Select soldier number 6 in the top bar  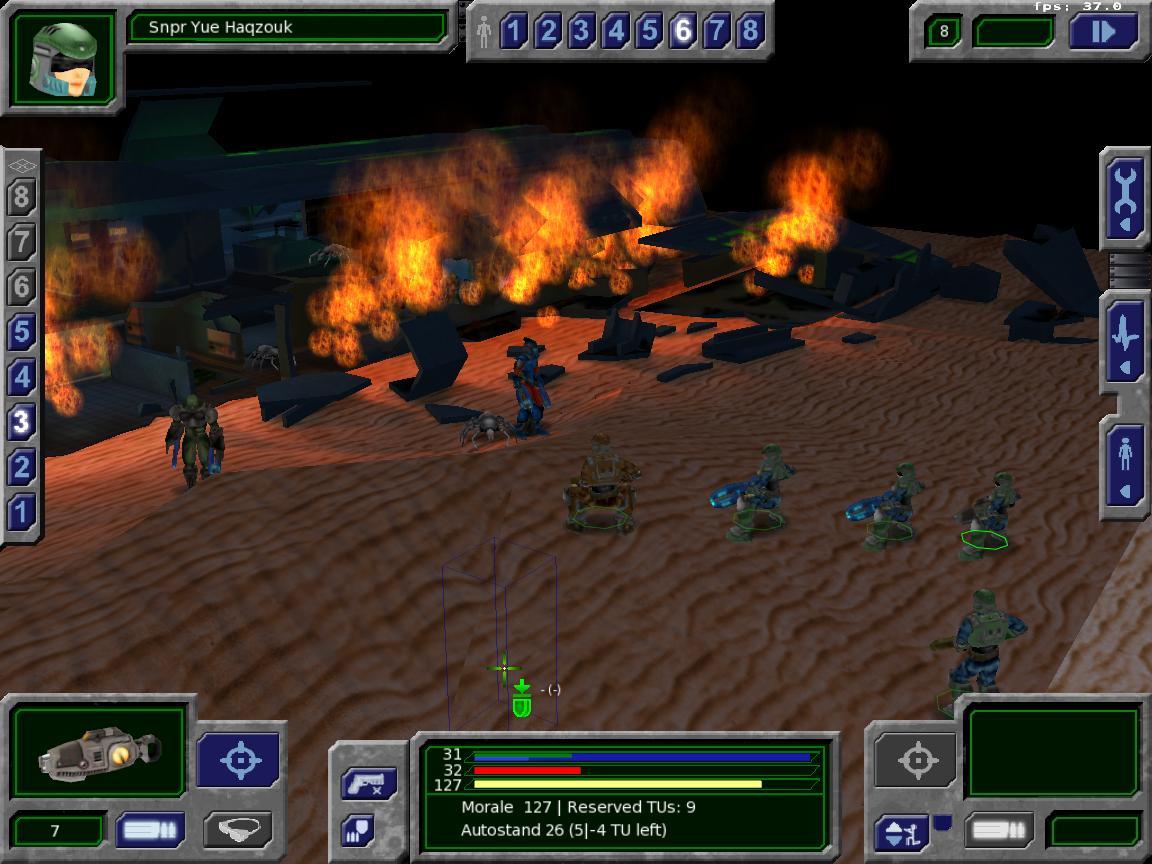[x=683, y=32]
